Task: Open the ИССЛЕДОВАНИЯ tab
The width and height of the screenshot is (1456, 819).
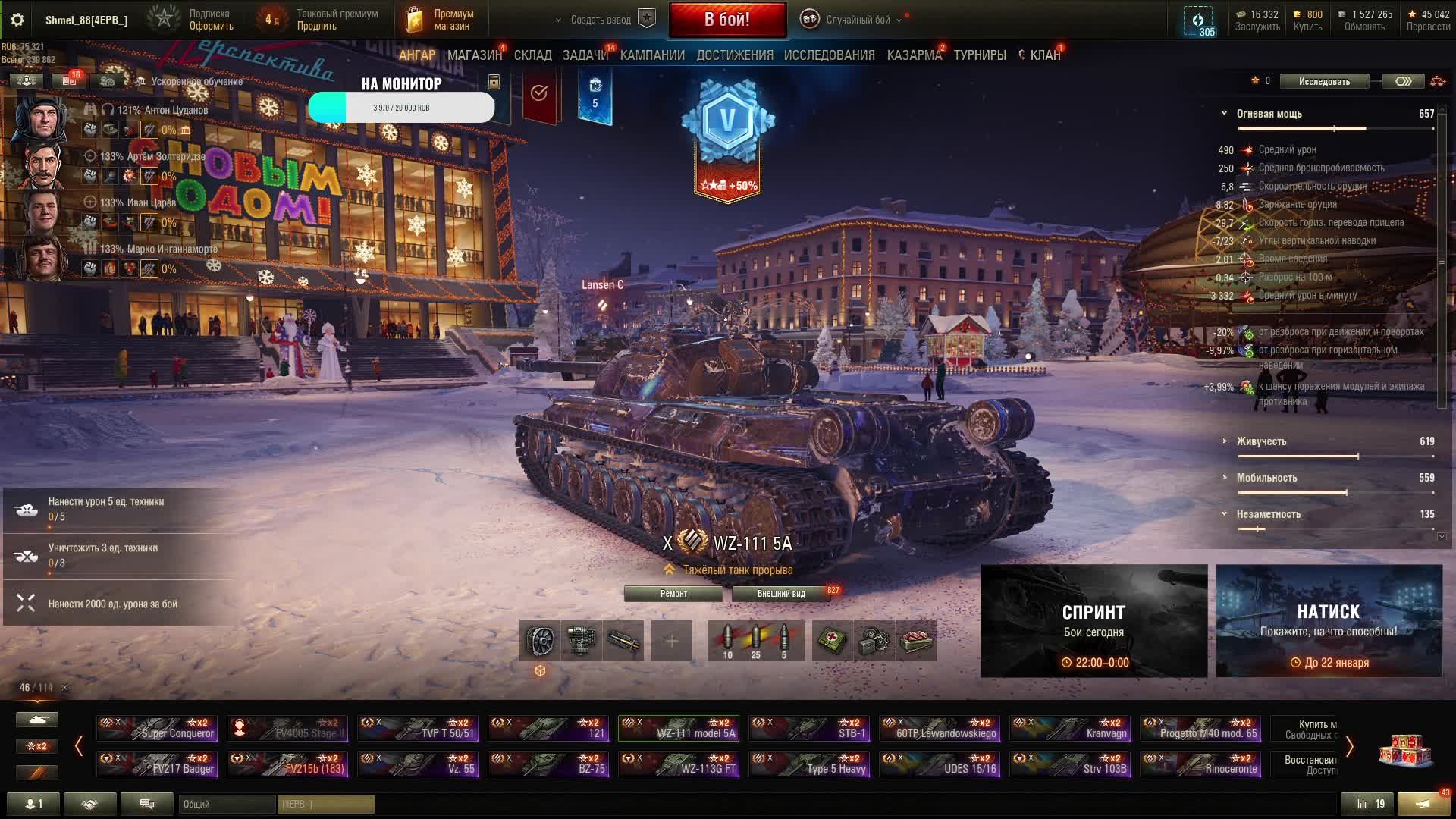Action: (x=829, y=55)
